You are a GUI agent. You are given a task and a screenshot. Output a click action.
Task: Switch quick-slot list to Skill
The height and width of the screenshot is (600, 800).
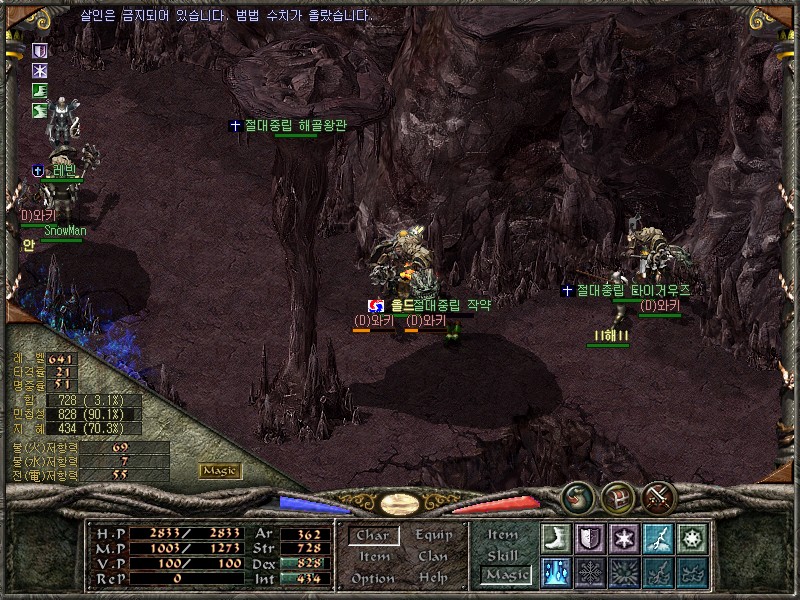[x=503, y=555]
